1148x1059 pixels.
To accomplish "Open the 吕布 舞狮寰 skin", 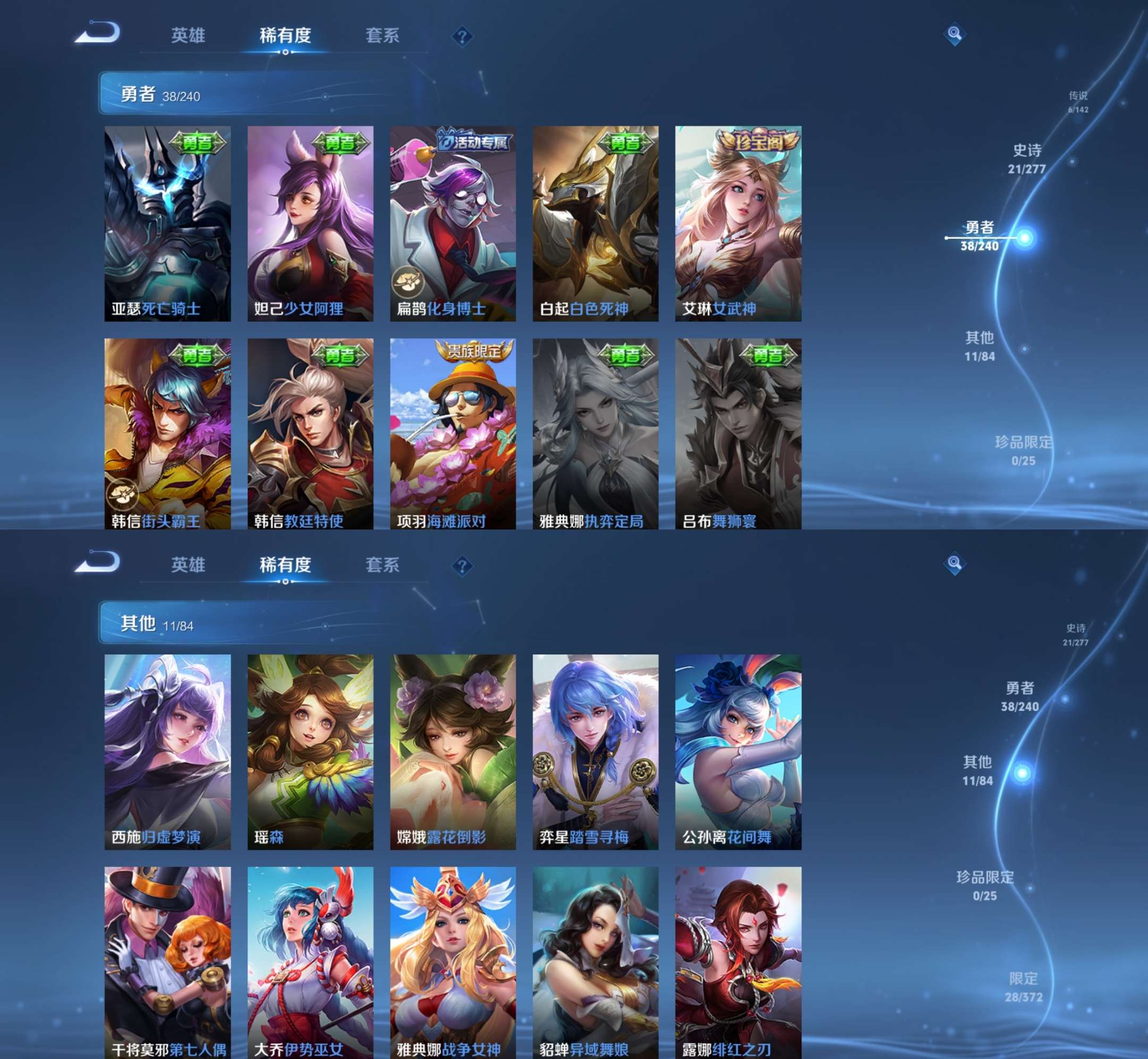I will [x=738, y=433].
